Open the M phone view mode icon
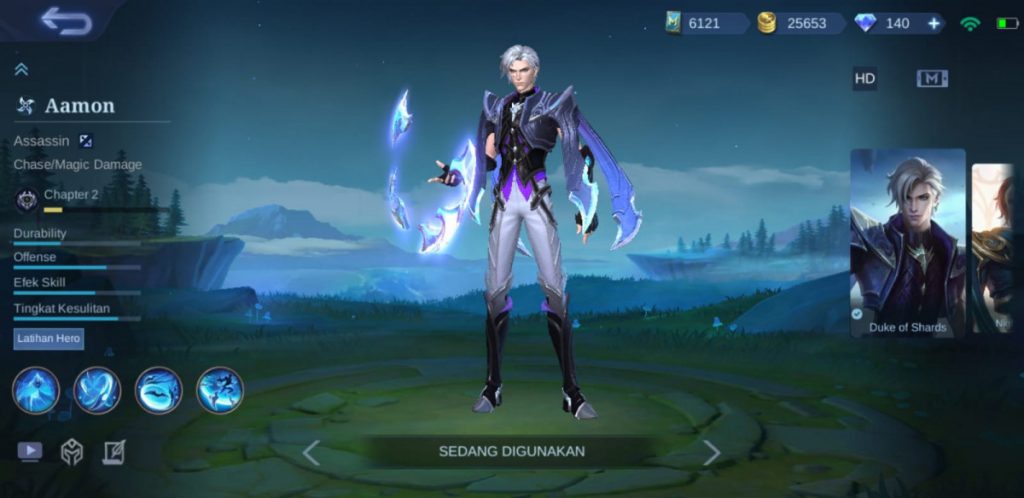Image resolution: width=1024 pixels, height=498 pixels. [x=932, y=79]
